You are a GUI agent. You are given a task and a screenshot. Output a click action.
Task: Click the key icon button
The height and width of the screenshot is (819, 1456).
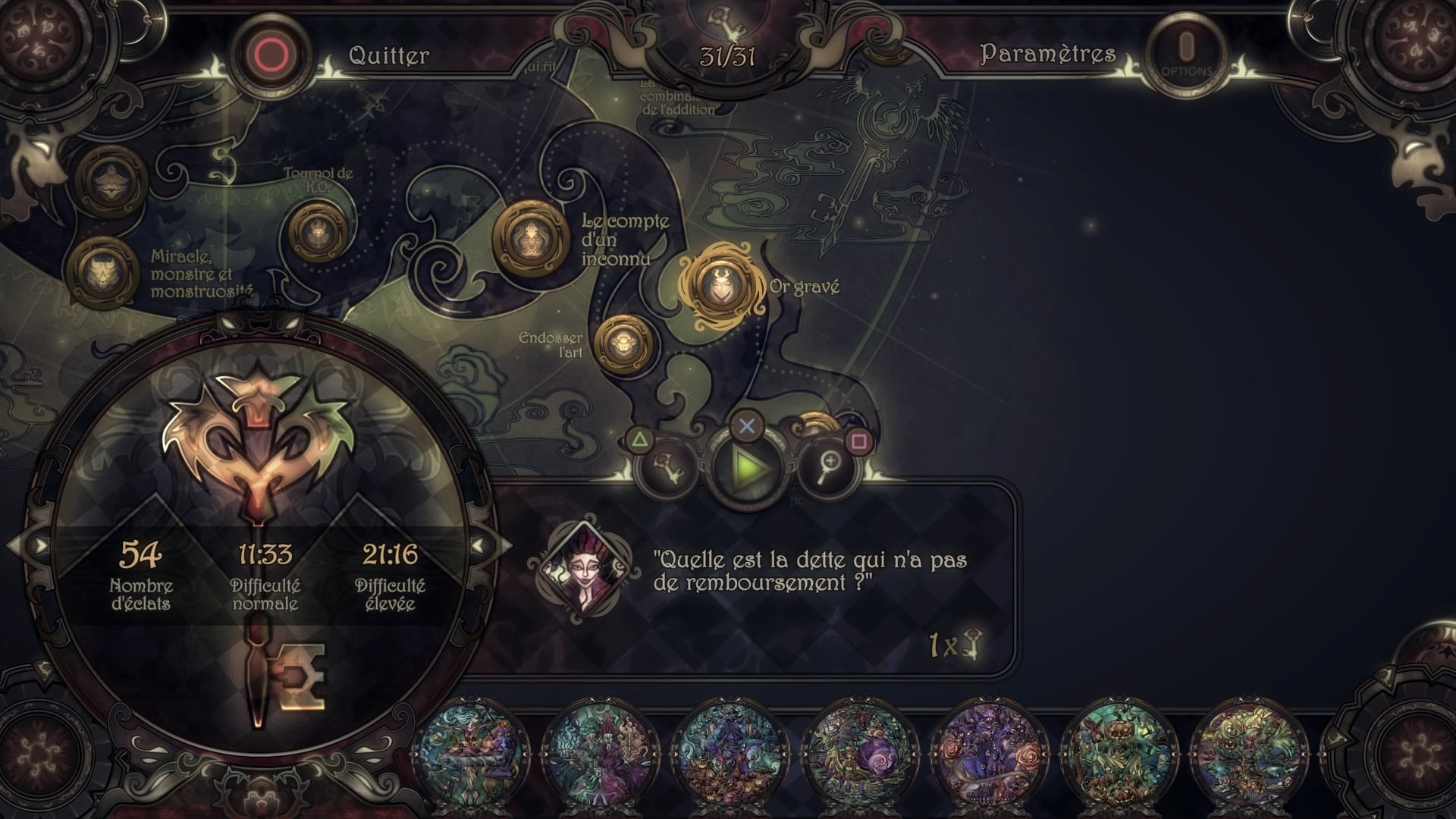pyautogui.click(x=668, y=466)
